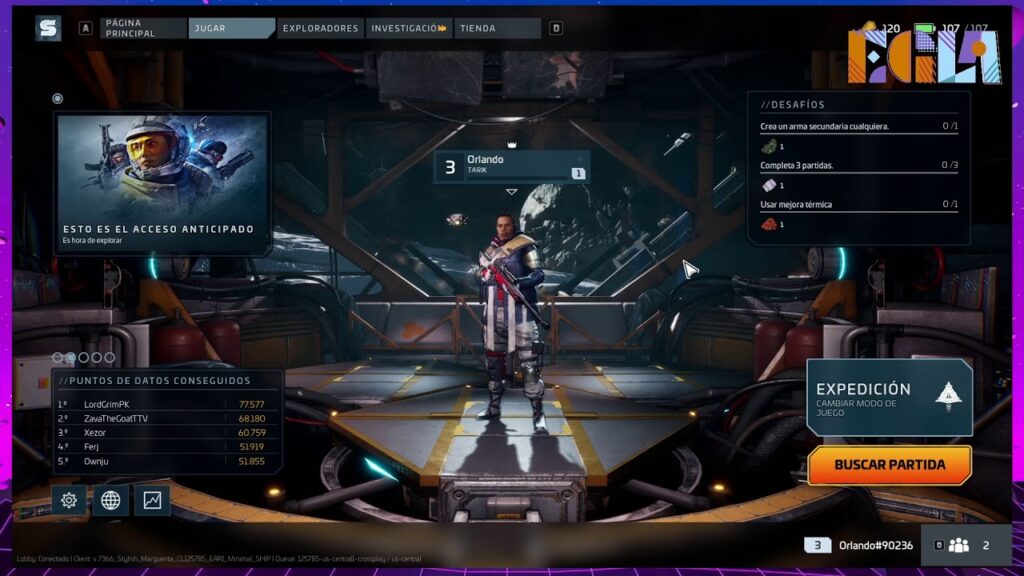The image size is (1024, 576).
Task: Open the stats chart icon button
Action: point(152,500)
